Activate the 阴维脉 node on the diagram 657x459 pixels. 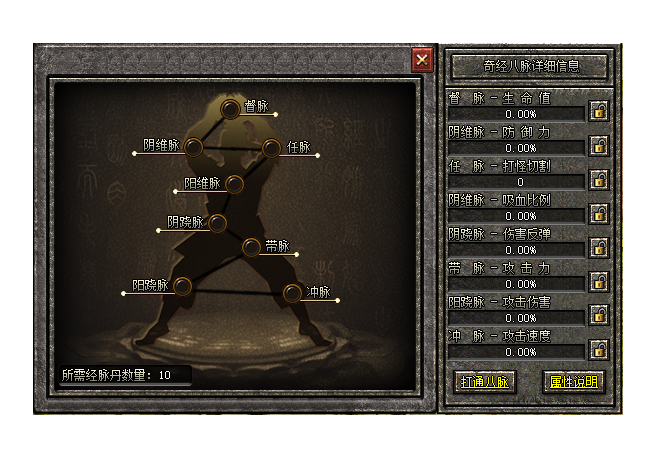(194, 148)
